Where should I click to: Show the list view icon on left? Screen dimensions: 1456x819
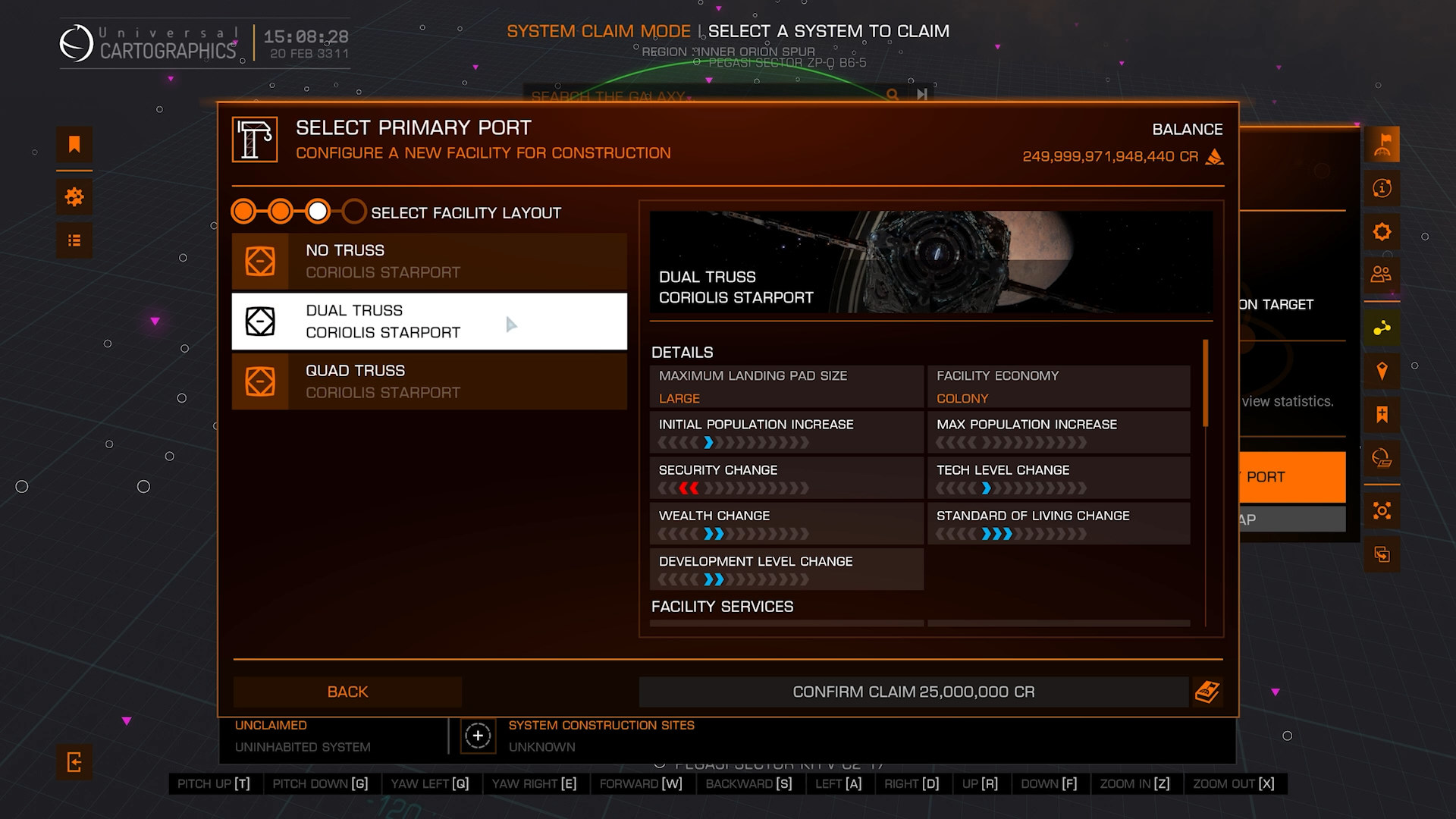pyautogui.click(x=74, y=240)
